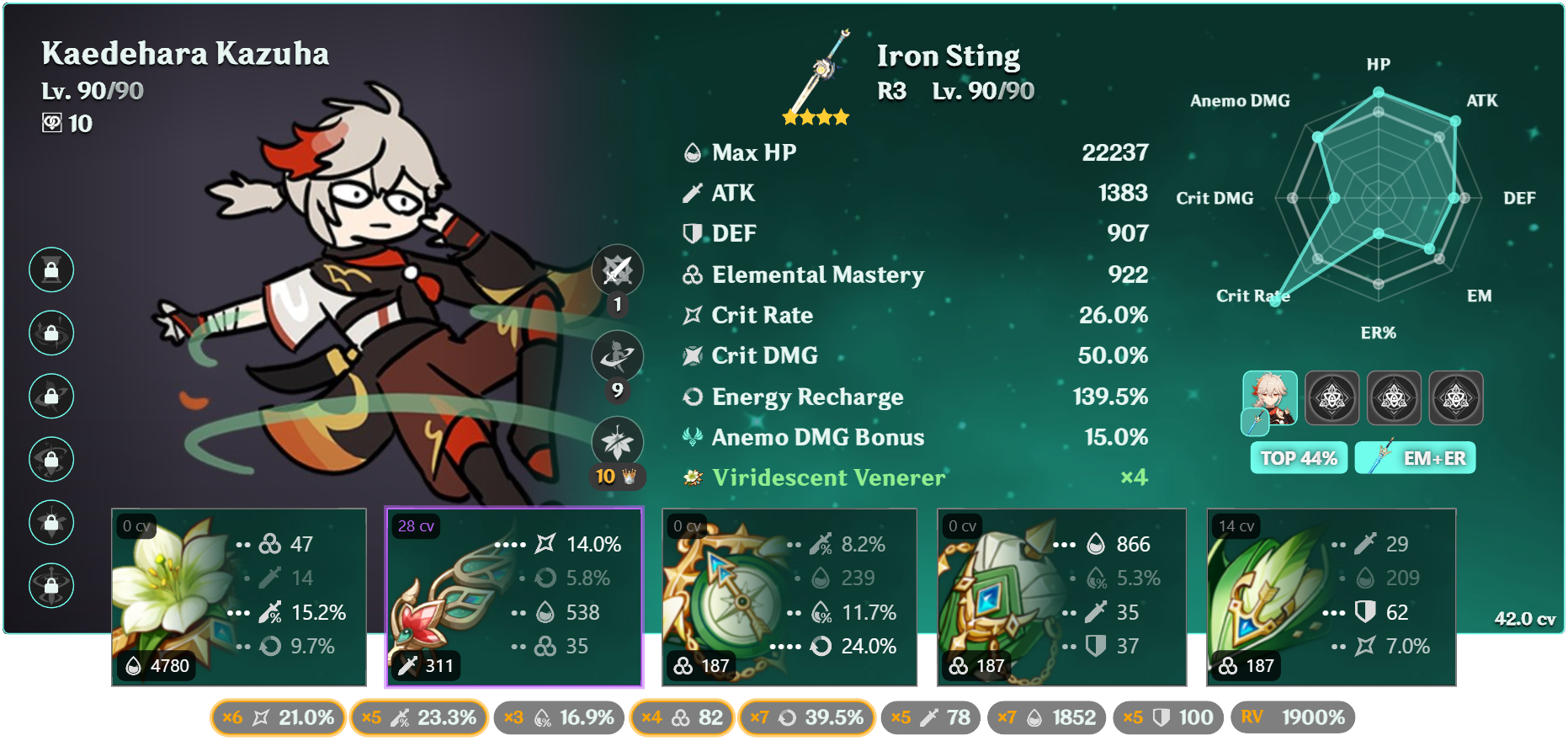Select the circlet artifact with 14 cv
Viewport: 1568px width, 741px height.
tap(1331, 597)
